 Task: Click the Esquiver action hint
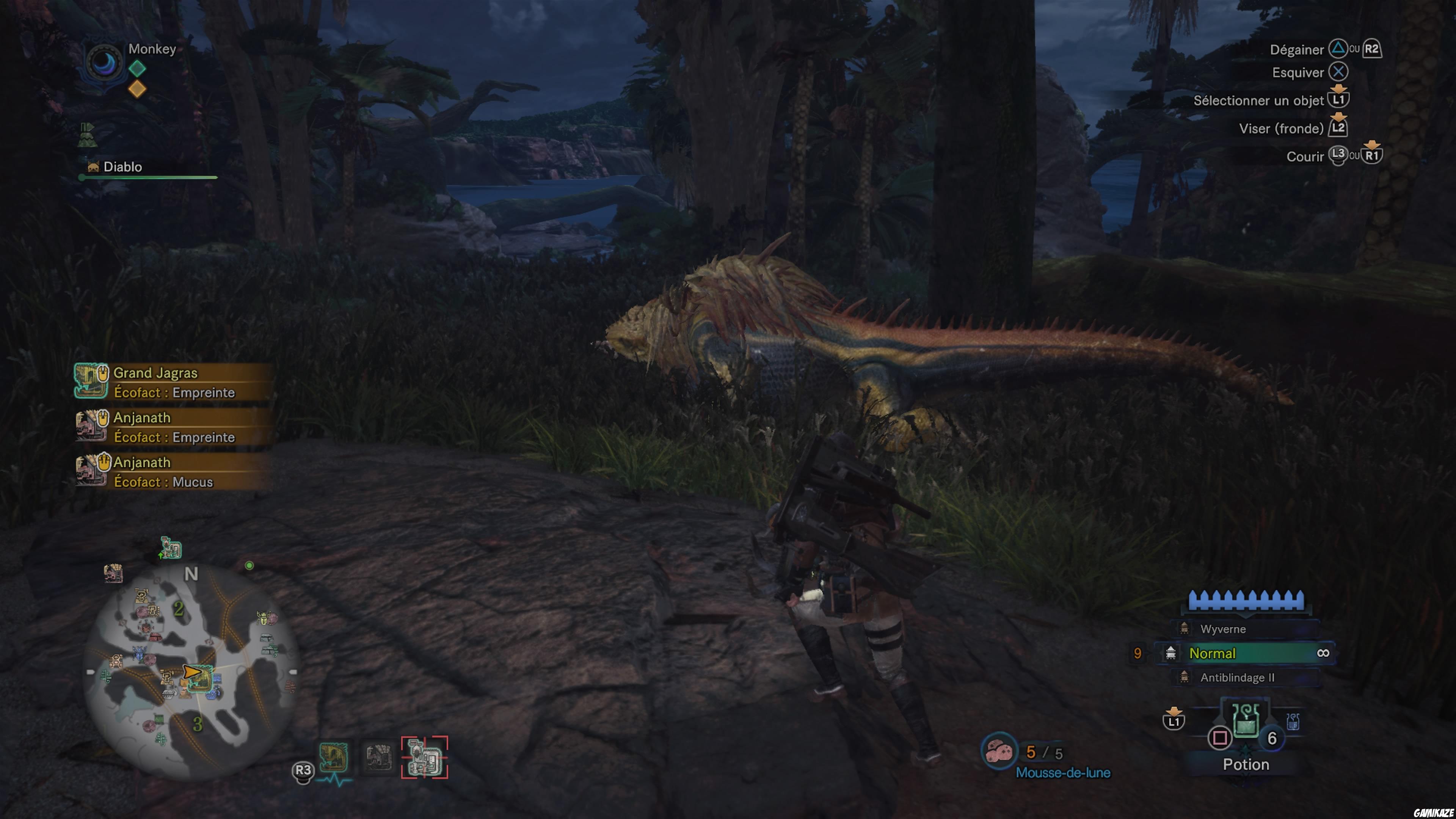coord(1298,72)
